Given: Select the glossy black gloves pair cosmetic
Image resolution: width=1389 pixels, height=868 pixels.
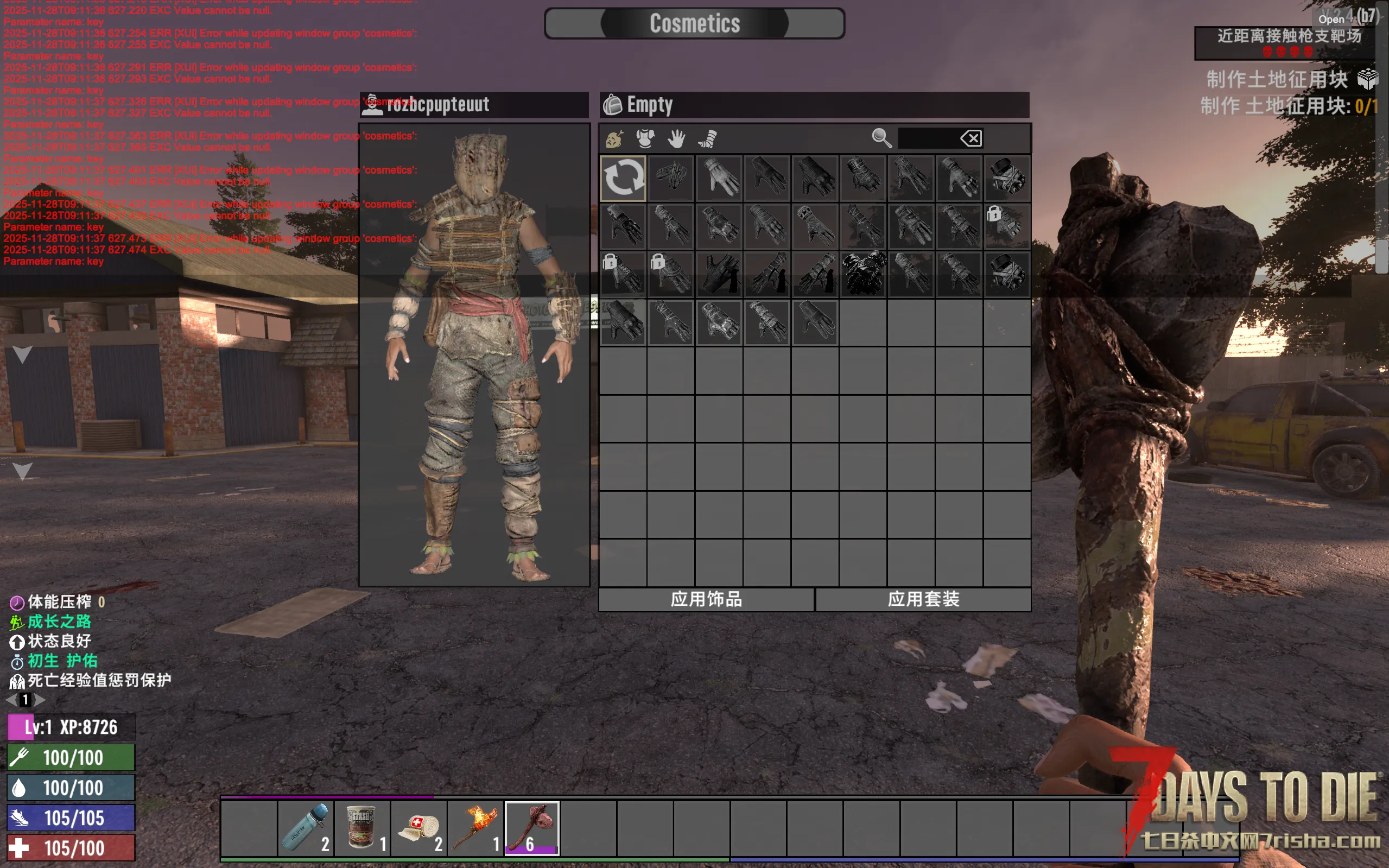Looking at the screenshot, I should [x=863, y=274].
